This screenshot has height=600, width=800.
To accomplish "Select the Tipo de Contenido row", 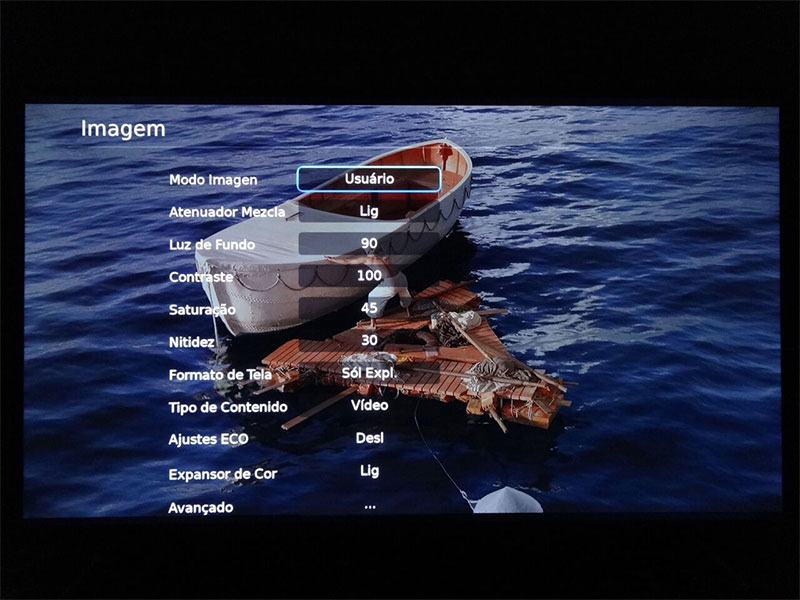I will point(228,407).
